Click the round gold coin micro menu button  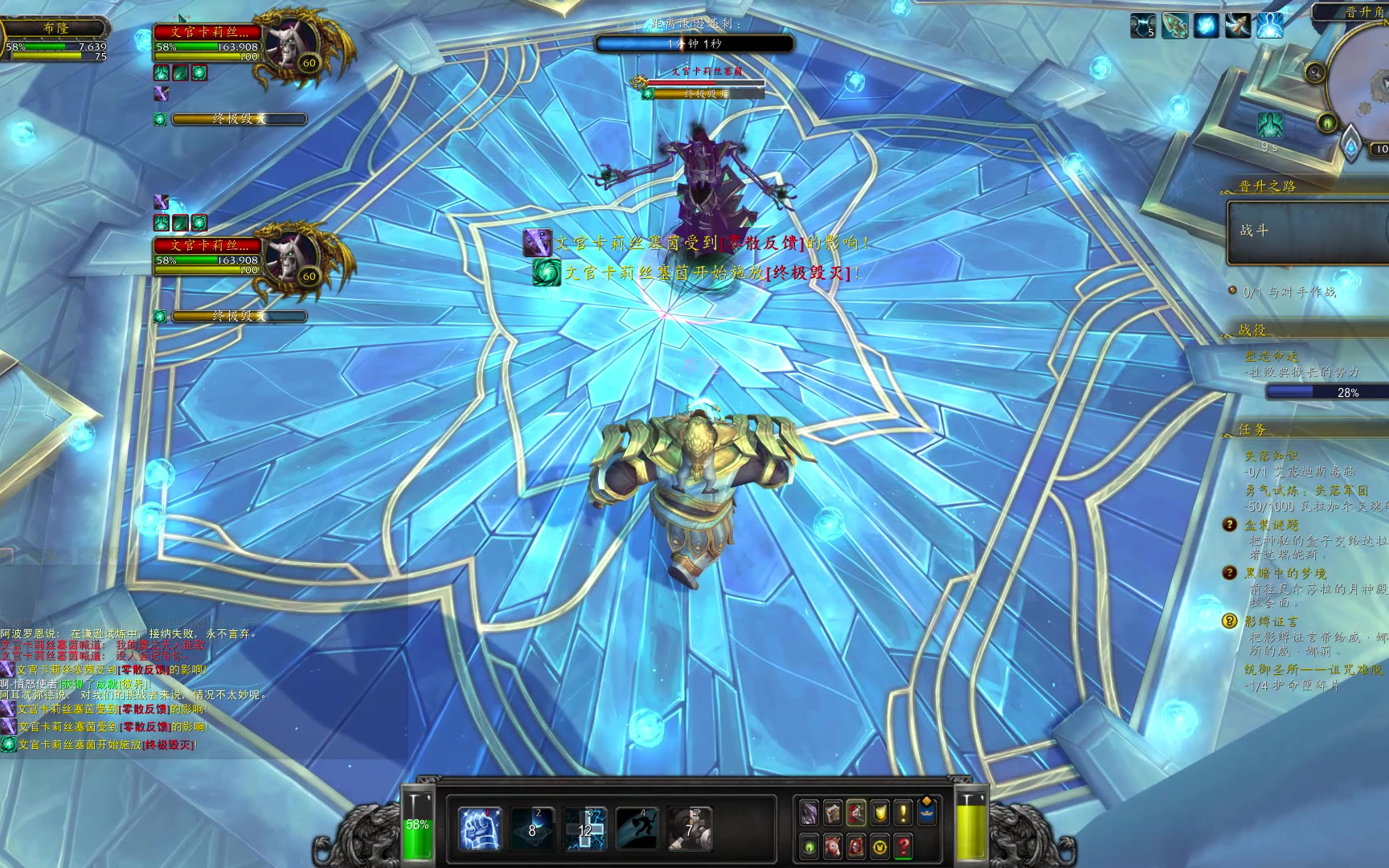pos(880,846)
